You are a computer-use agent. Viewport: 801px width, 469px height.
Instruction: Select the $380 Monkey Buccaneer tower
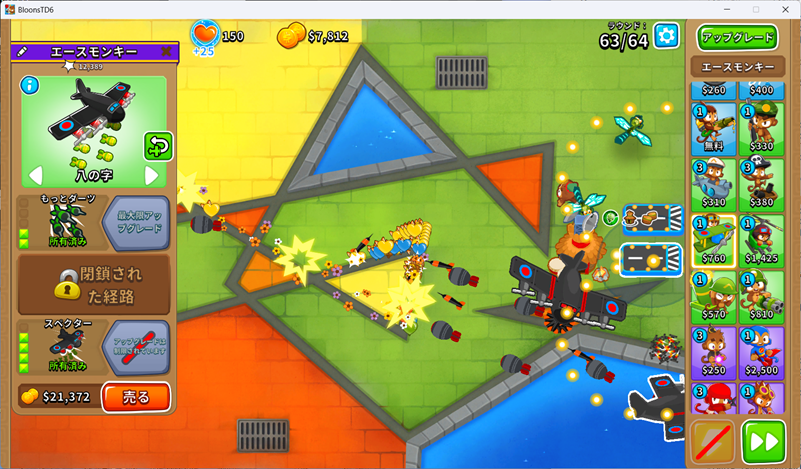pyautogui.click(x=762, y=185)
